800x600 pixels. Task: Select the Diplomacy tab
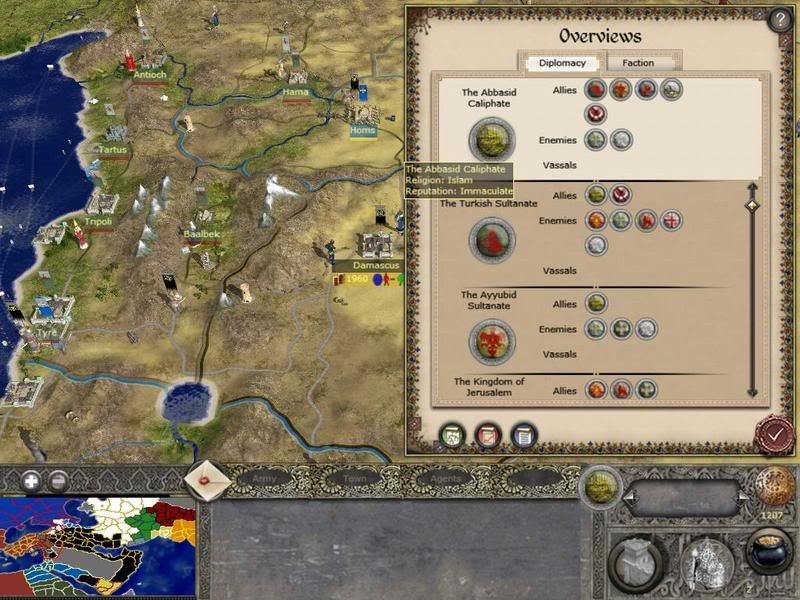coord(562,63)
